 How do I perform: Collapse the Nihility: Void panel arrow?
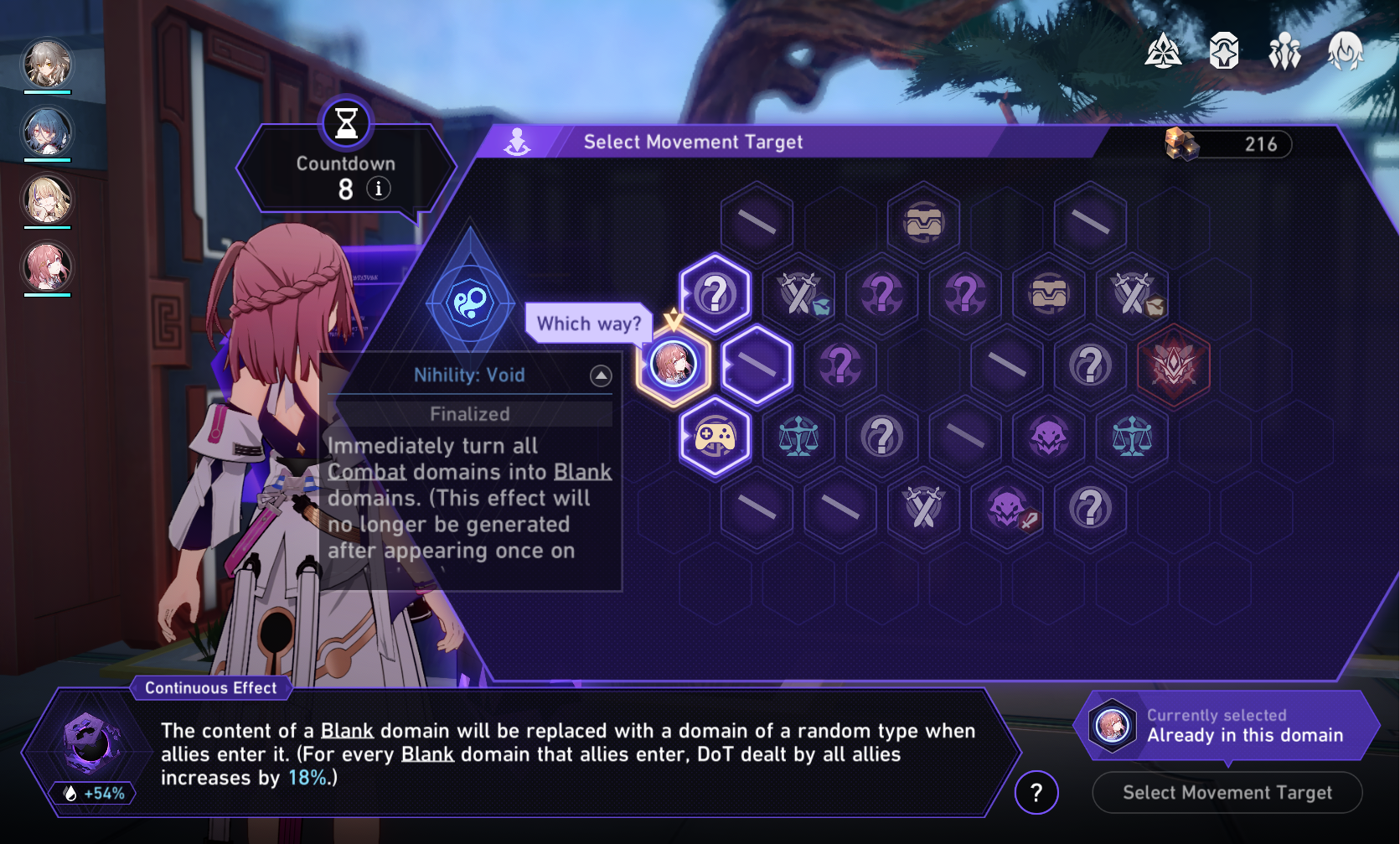coord(601,375)
